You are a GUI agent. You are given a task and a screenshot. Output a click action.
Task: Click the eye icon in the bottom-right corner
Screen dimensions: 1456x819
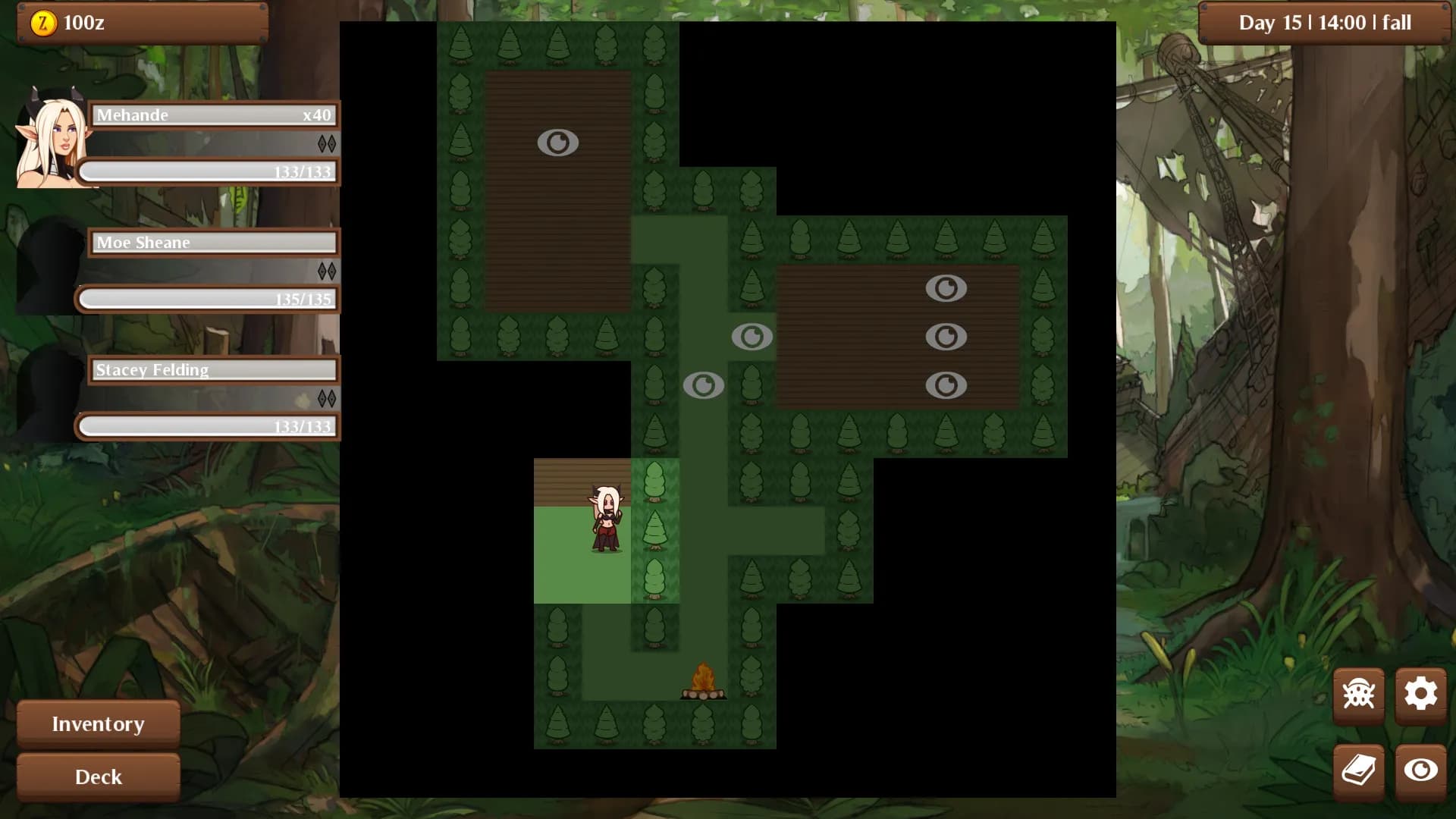(1420, 769)
